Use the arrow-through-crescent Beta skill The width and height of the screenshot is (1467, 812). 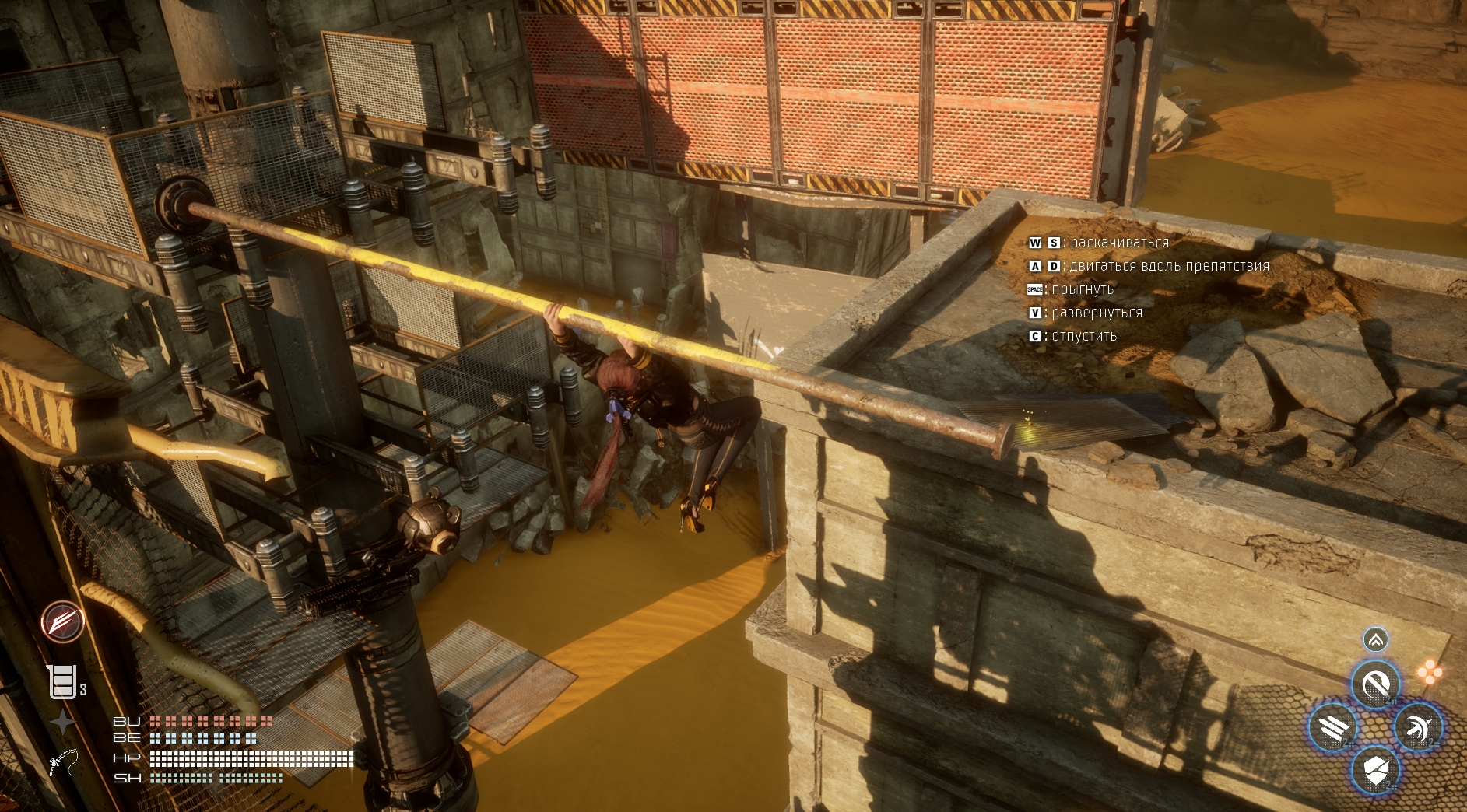[x=1418, y=728]
